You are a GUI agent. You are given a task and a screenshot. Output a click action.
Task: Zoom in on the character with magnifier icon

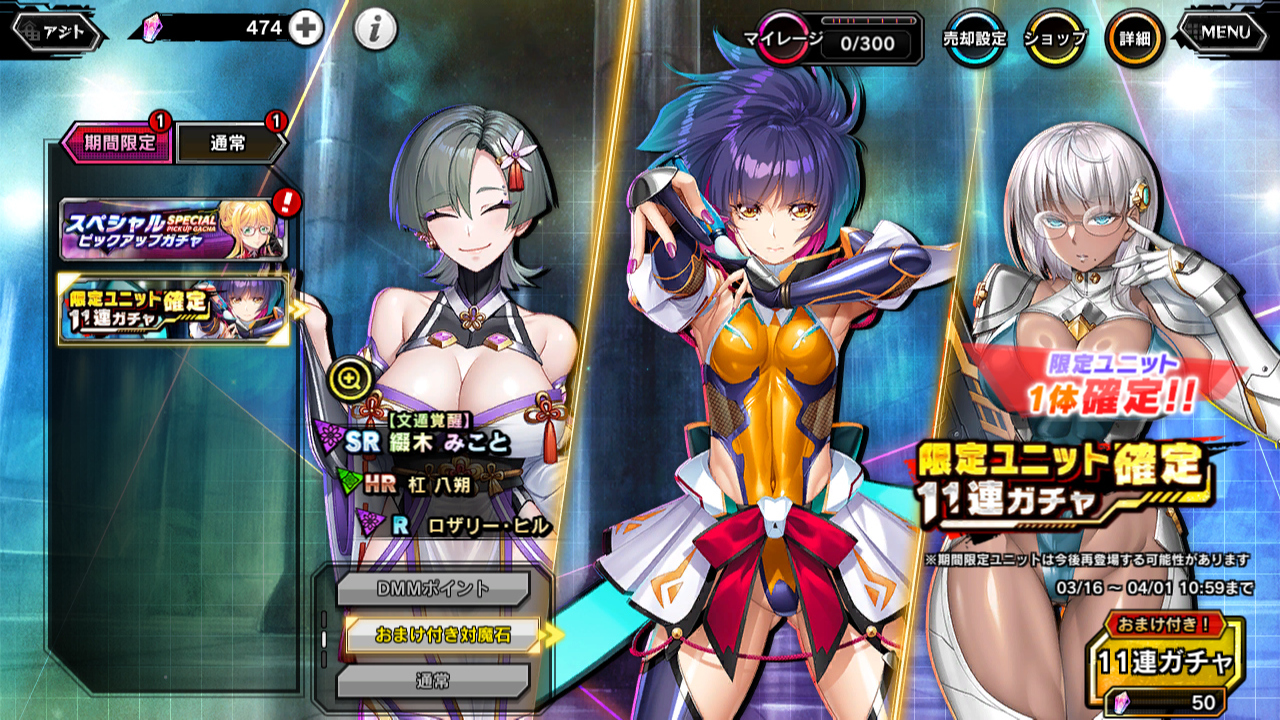click(349, 378)
